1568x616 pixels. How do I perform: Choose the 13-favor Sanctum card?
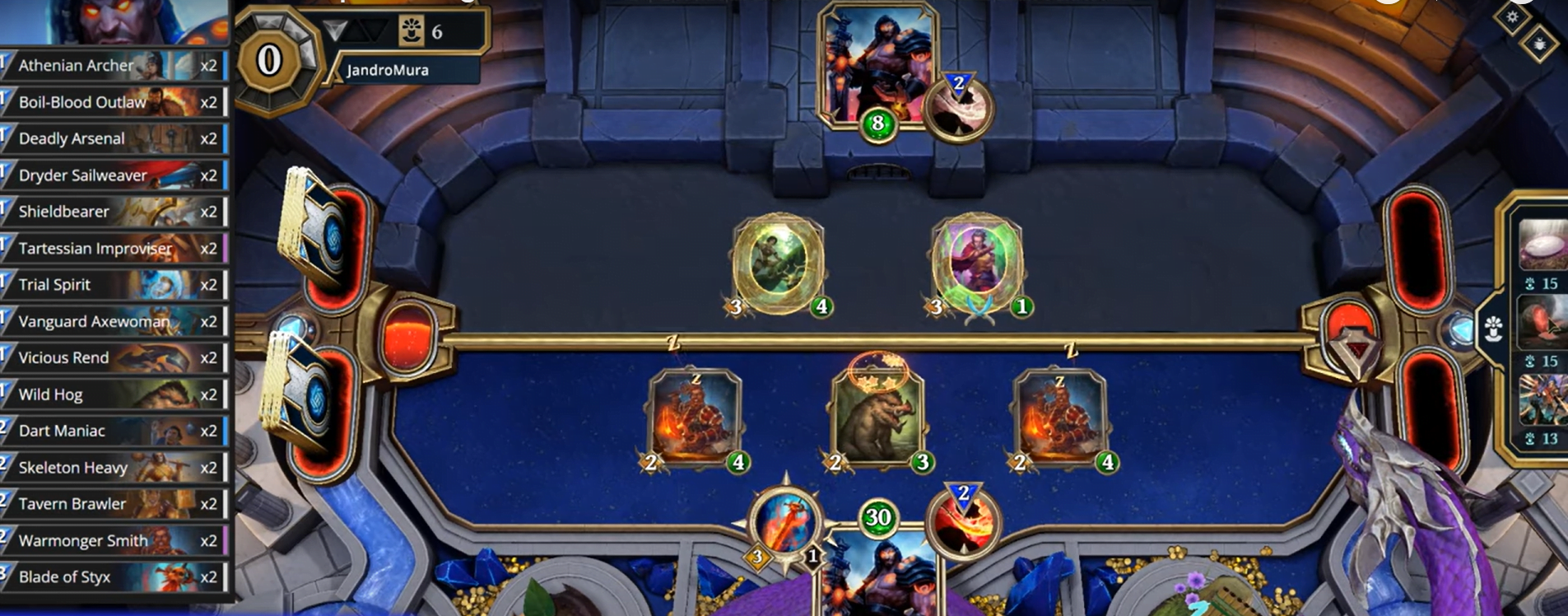pos(1542,404)
